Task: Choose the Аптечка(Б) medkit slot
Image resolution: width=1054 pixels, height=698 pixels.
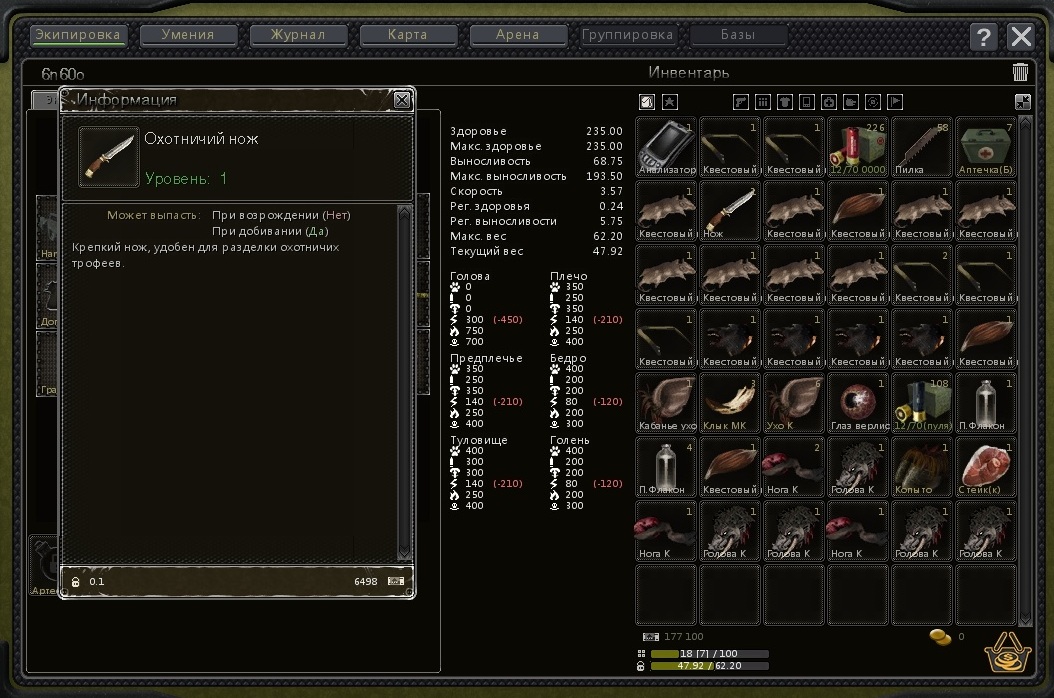Action: click(x=986, y=147)
